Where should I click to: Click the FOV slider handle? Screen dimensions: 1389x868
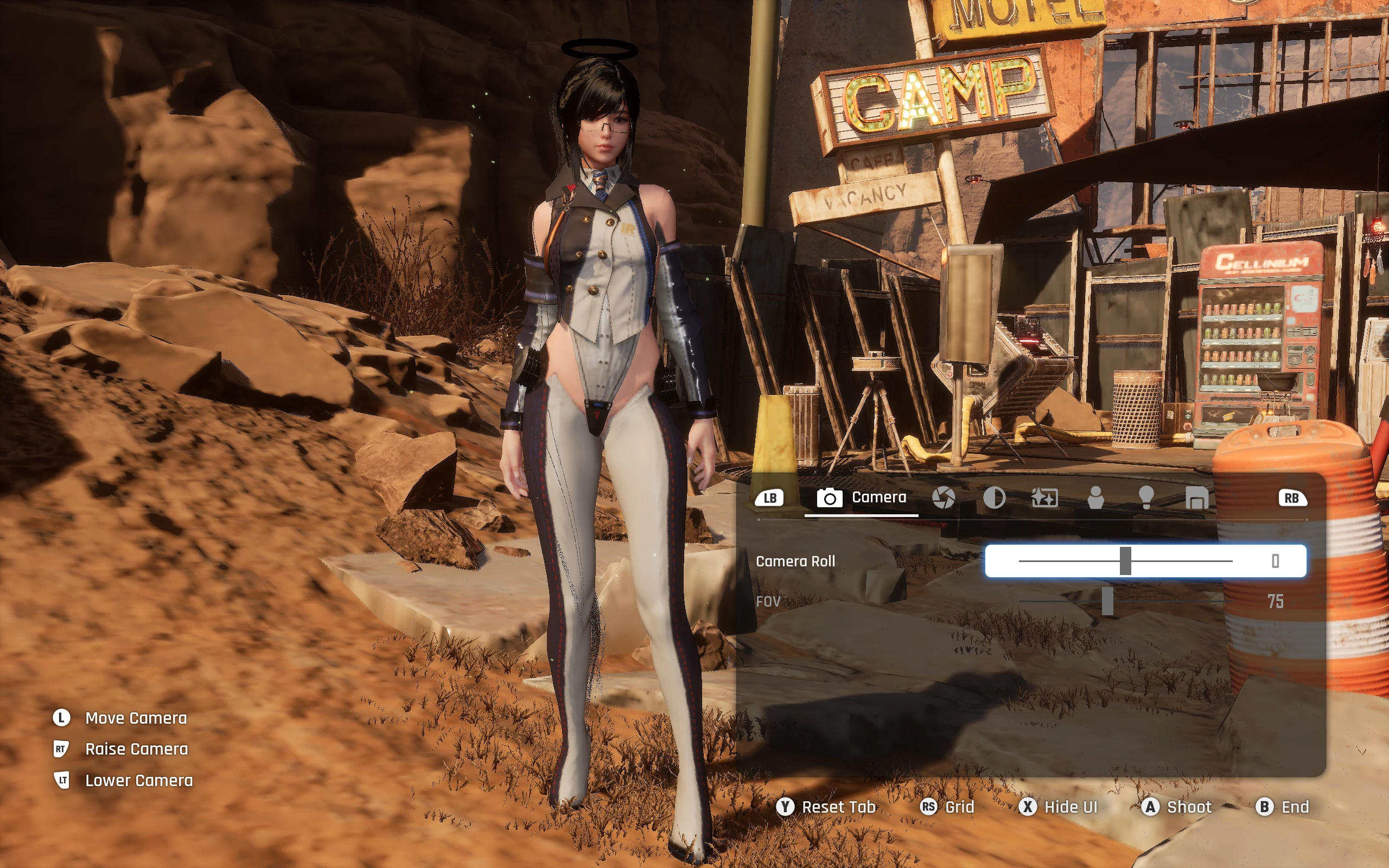1108,601
